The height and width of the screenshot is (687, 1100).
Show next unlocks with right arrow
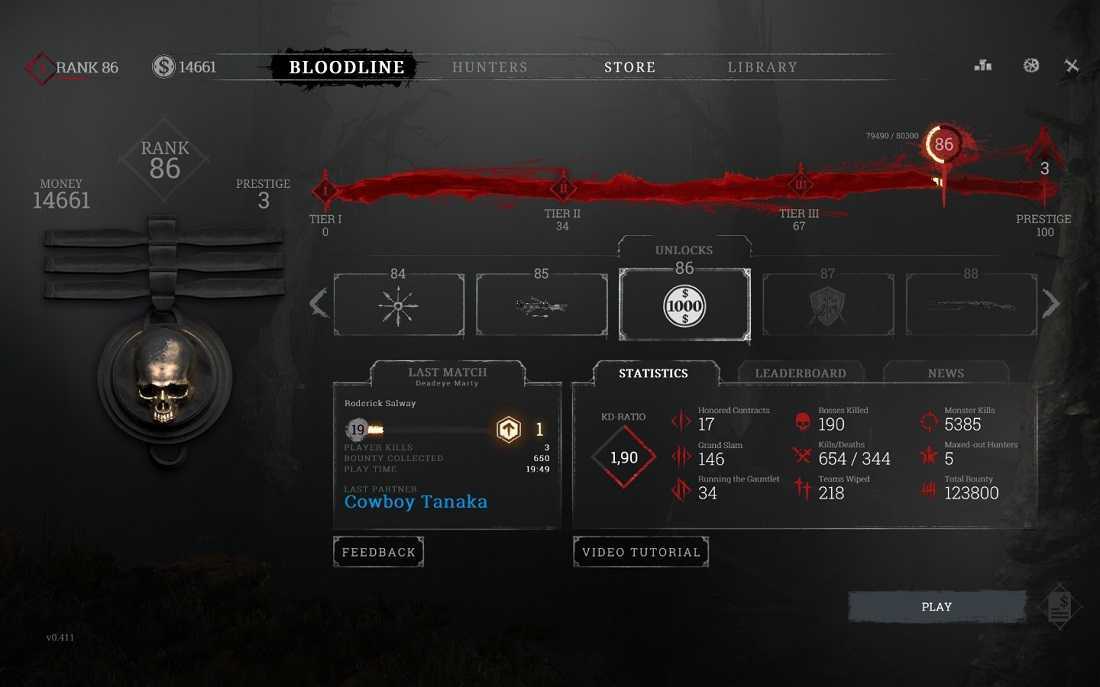click(x=1051, y=303)
